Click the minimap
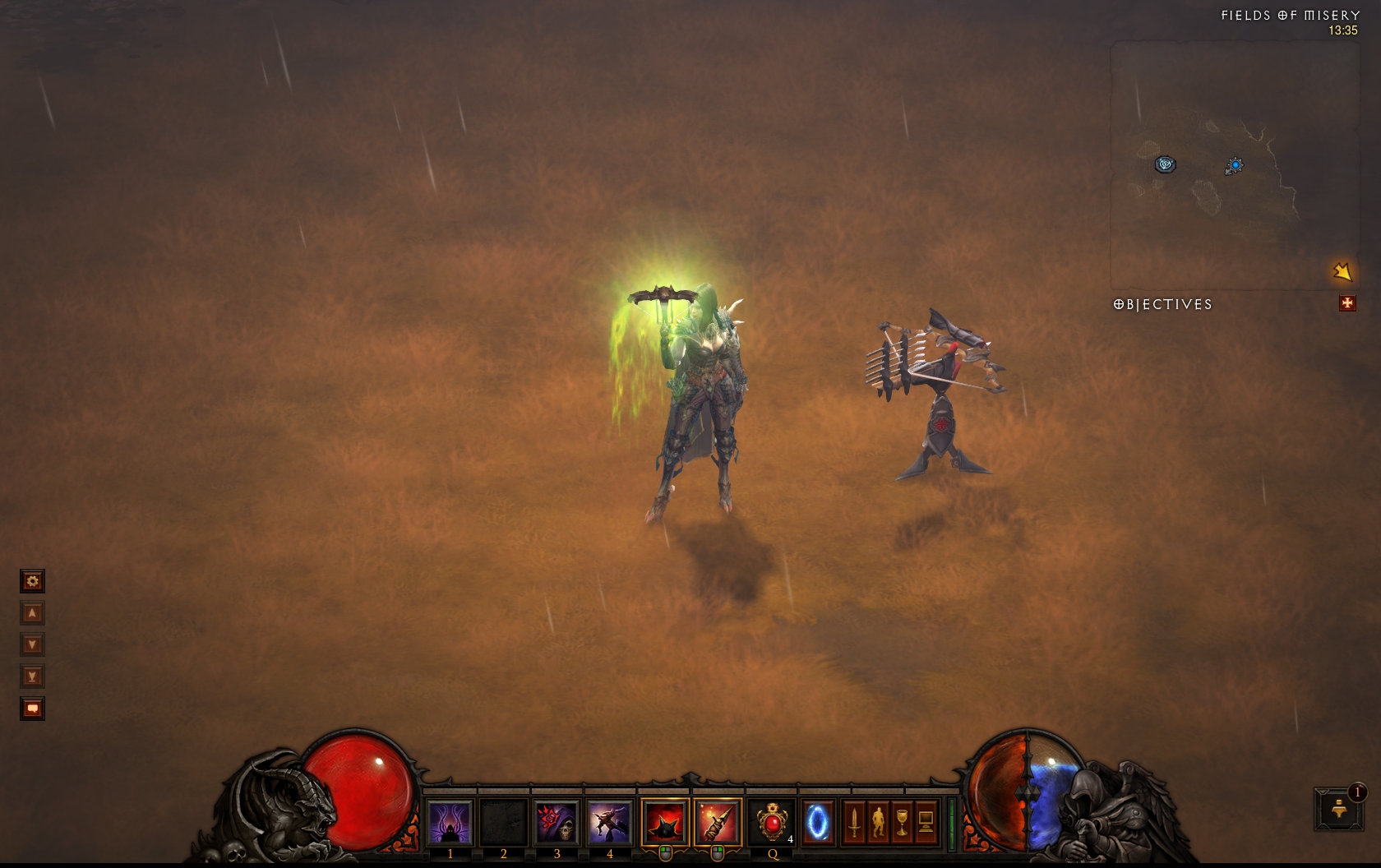The width and height of the screenshot is (1381, 868). [1233, 164]
